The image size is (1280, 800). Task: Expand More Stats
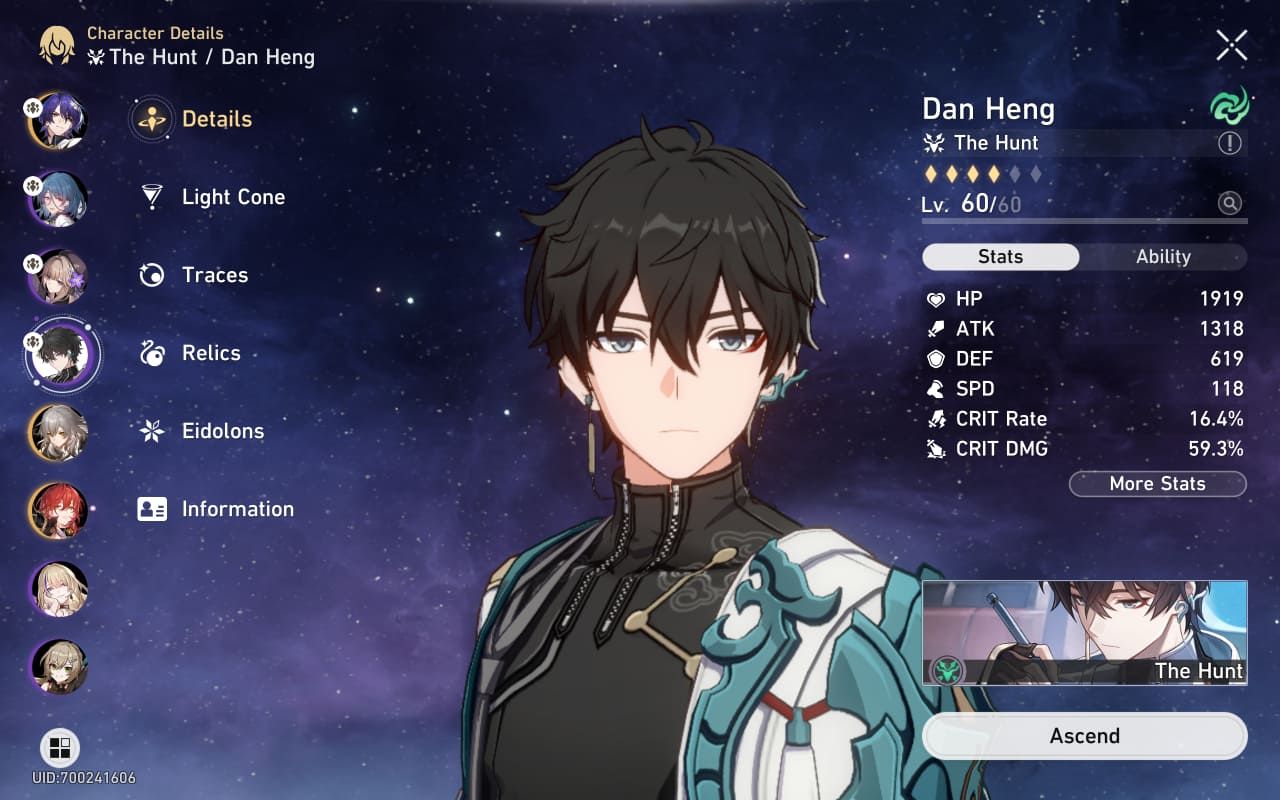(x=1157, y=484)
